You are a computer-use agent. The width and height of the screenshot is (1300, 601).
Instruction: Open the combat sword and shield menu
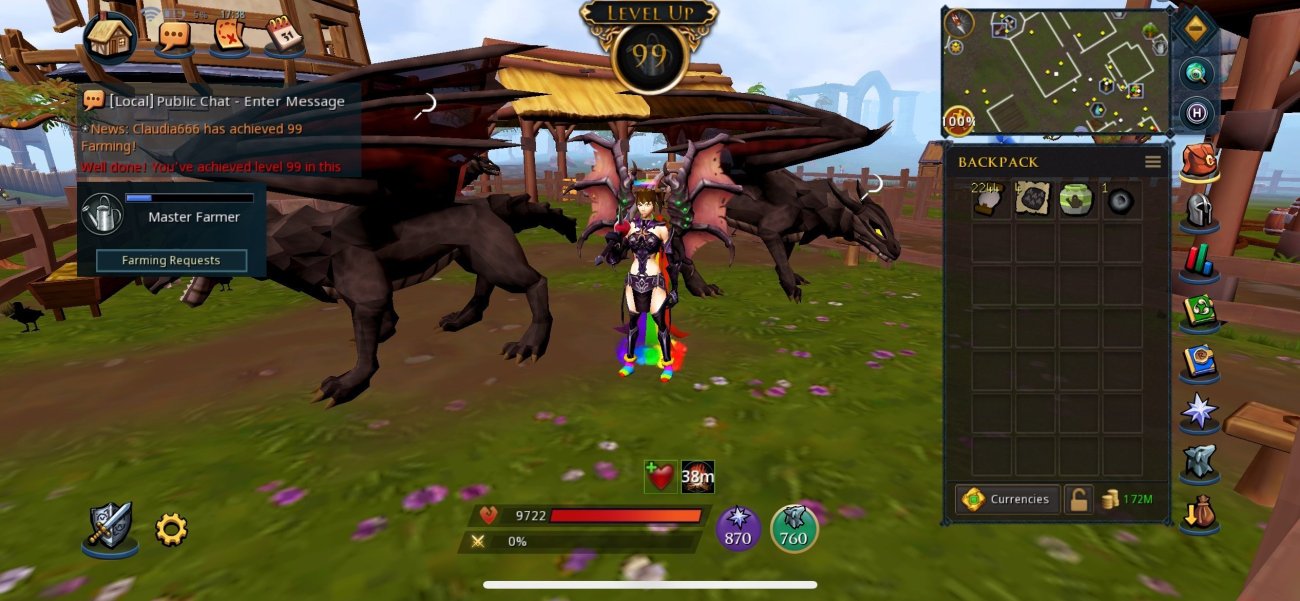pyautogui.click(x=109, y=527)
